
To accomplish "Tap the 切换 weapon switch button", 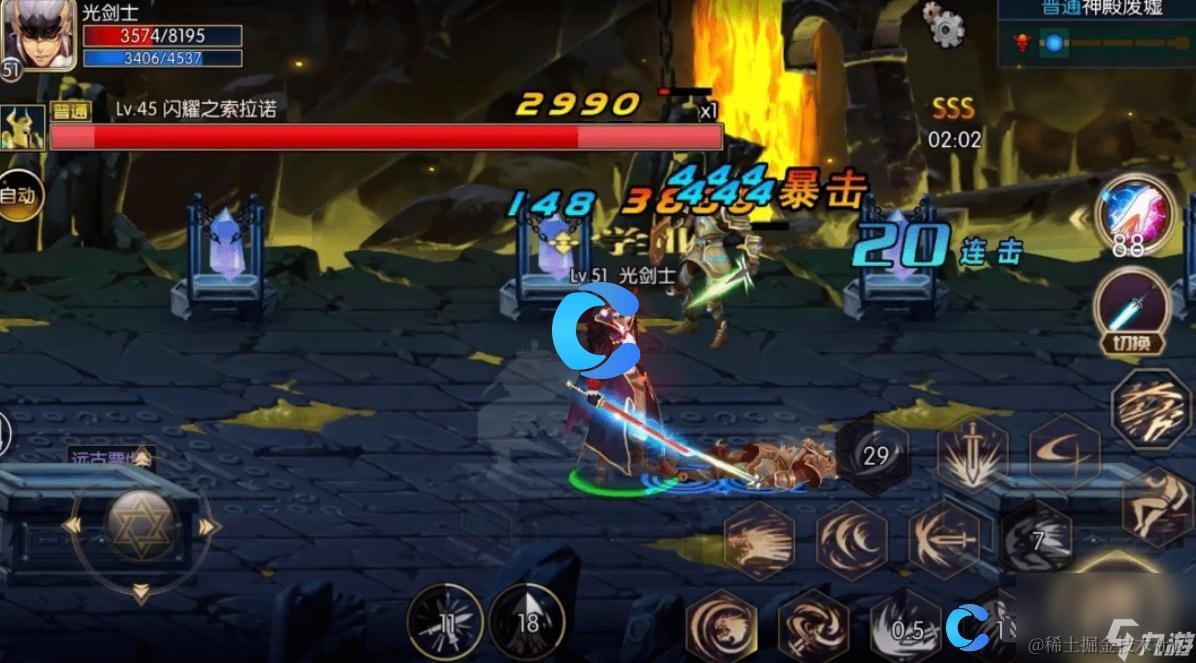I will point(1134,312).
